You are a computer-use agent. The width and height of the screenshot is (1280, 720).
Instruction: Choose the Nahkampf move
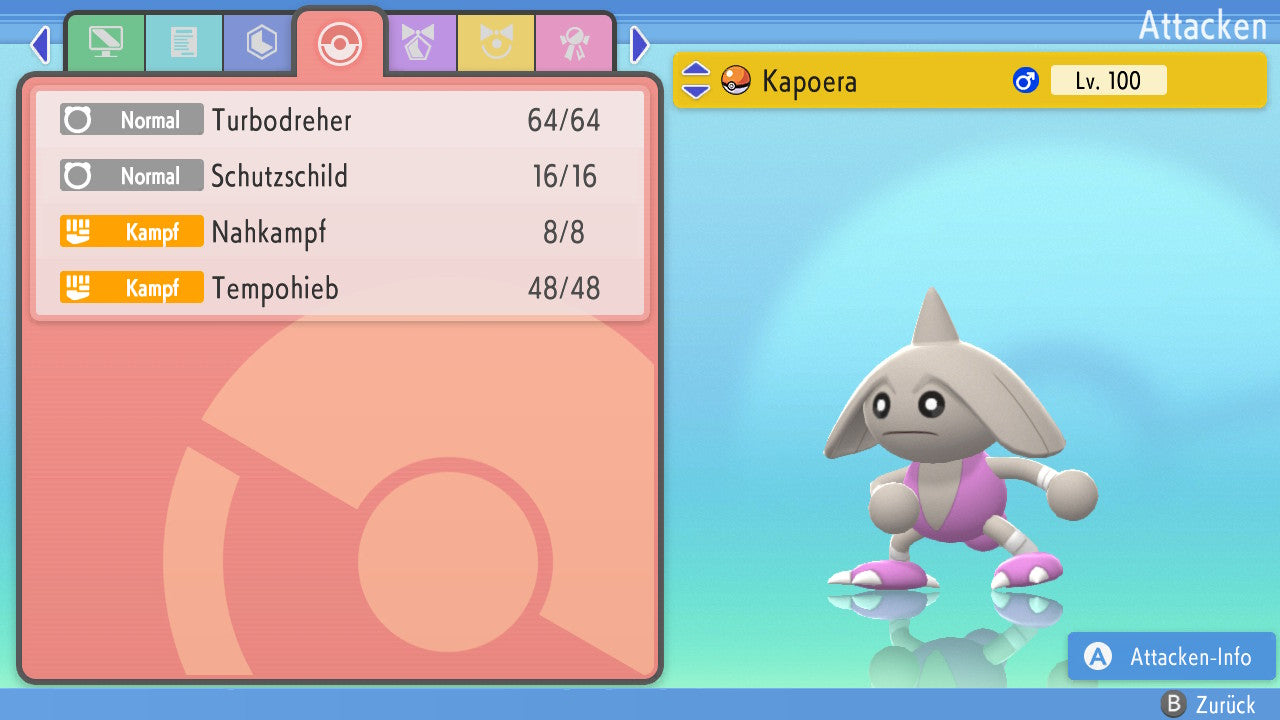pyautogui.click(x=340, y=233)
